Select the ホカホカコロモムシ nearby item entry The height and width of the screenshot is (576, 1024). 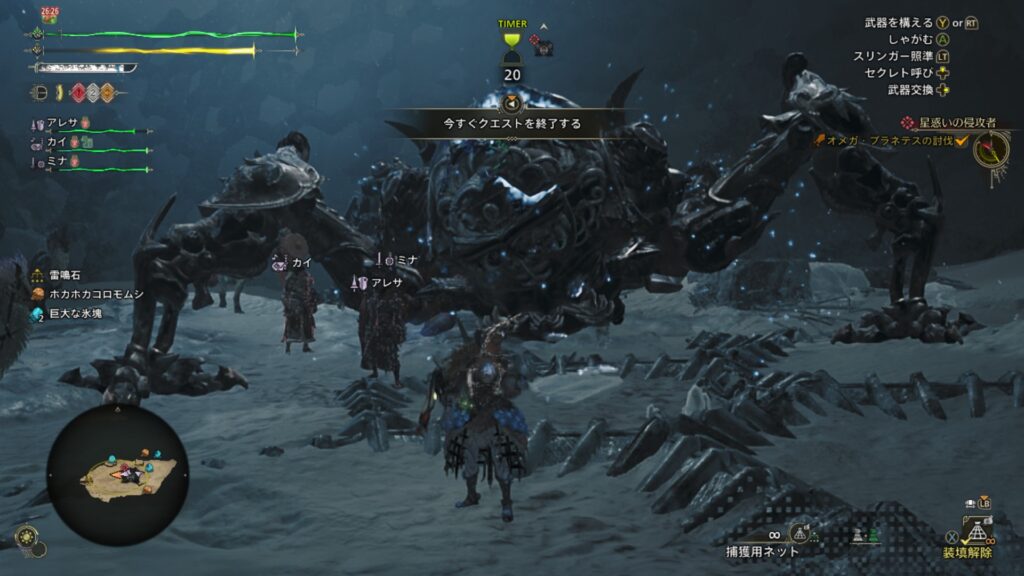pyautogui.click(x=88, y=294)
